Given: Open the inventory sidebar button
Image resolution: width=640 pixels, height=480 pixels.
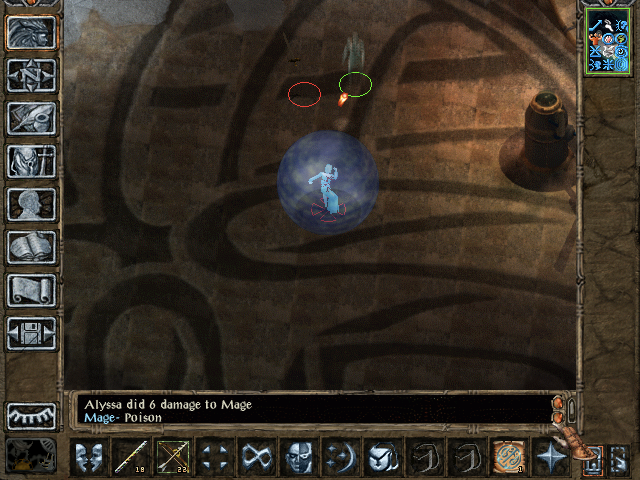Looking at the screenshot, I should tap(32, 161).
